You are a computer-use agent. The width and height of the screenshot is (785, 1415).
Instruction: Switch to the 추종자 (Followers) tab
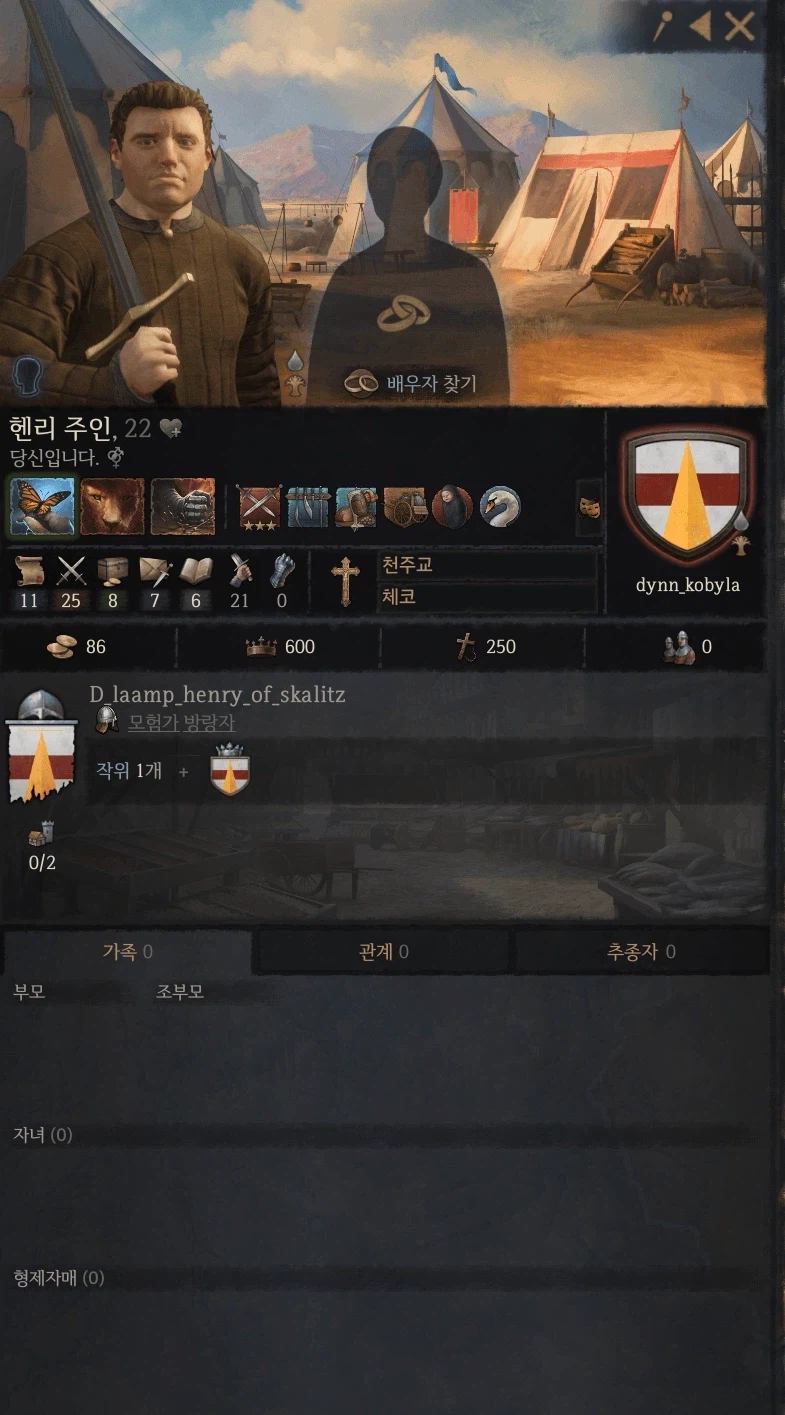641,952
